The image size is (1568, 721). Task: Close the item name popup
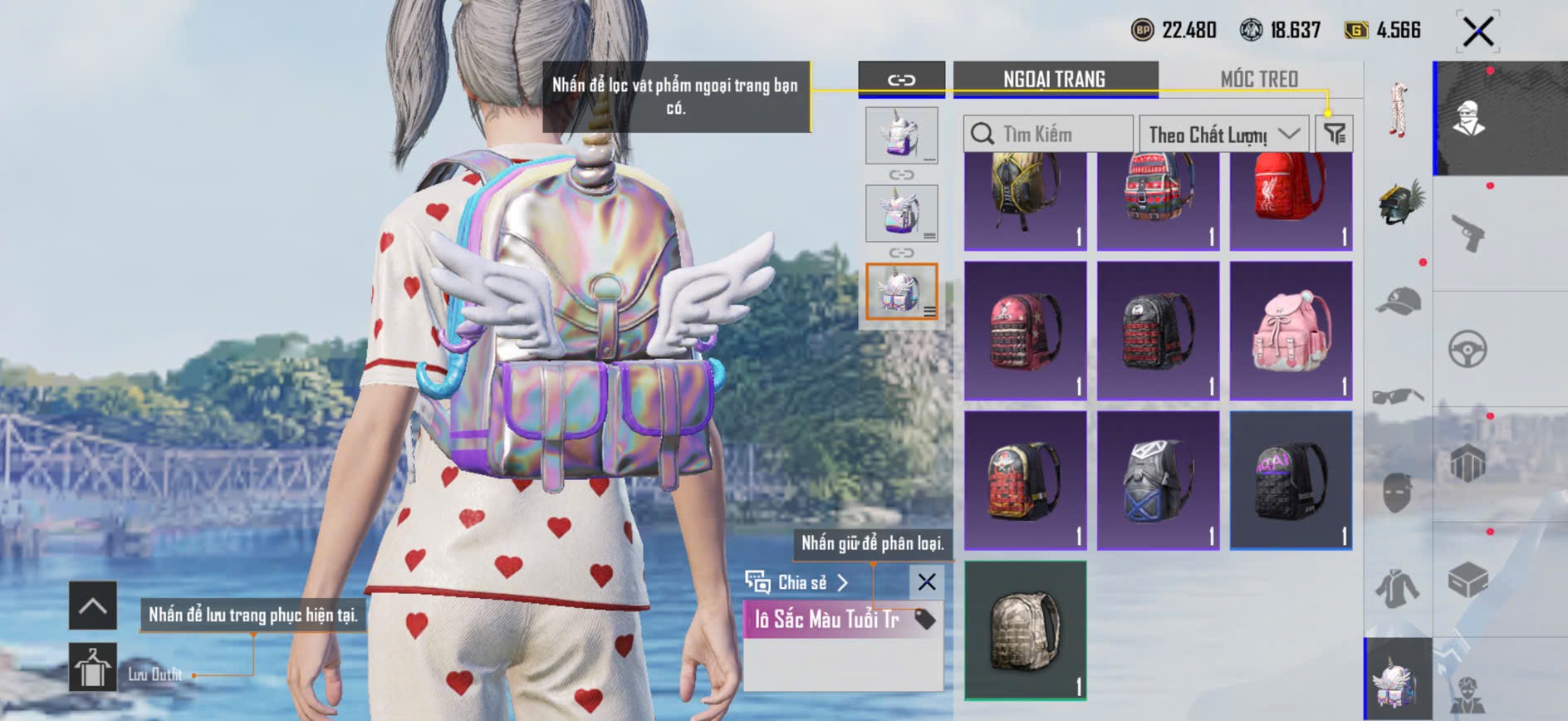927,582
